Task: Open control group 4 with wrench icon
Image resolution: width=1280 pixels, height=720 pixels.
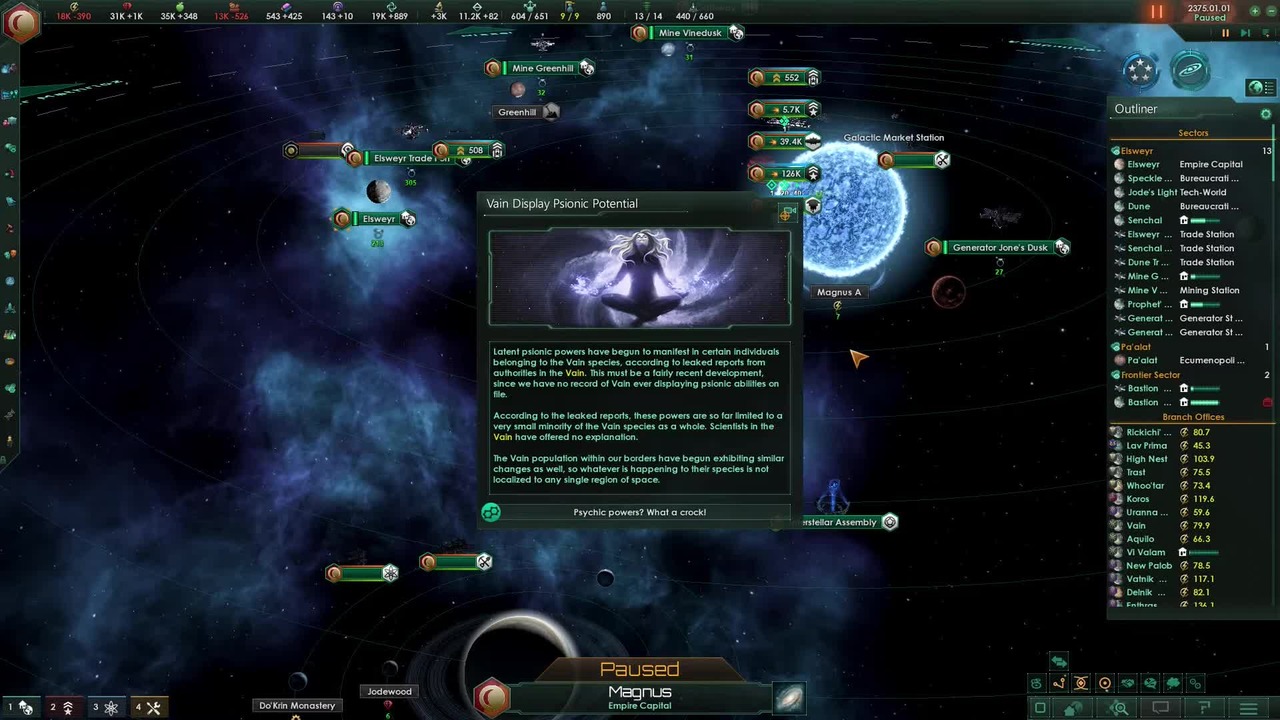Action: point(148,707)
